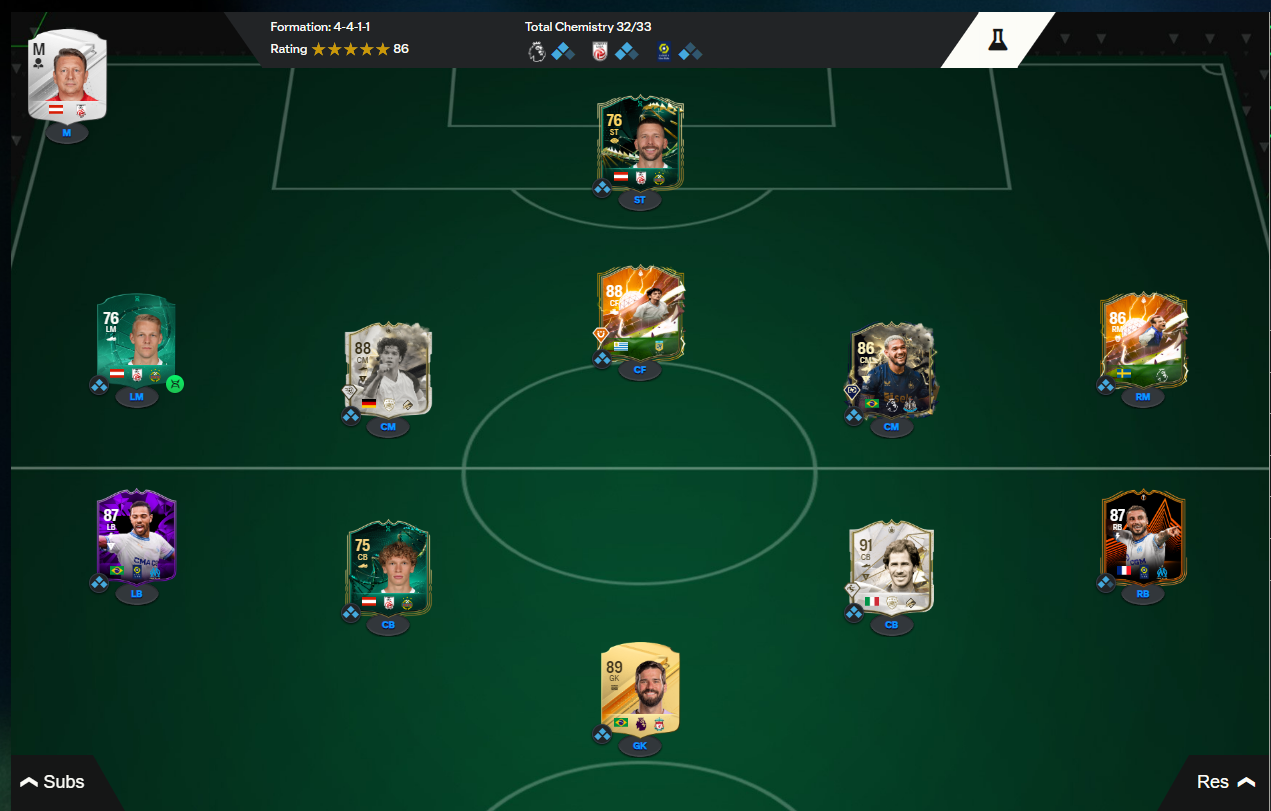Pick the 75-rated centre back card
Screen dimensions: 1271x811
(x=388, y=567)
